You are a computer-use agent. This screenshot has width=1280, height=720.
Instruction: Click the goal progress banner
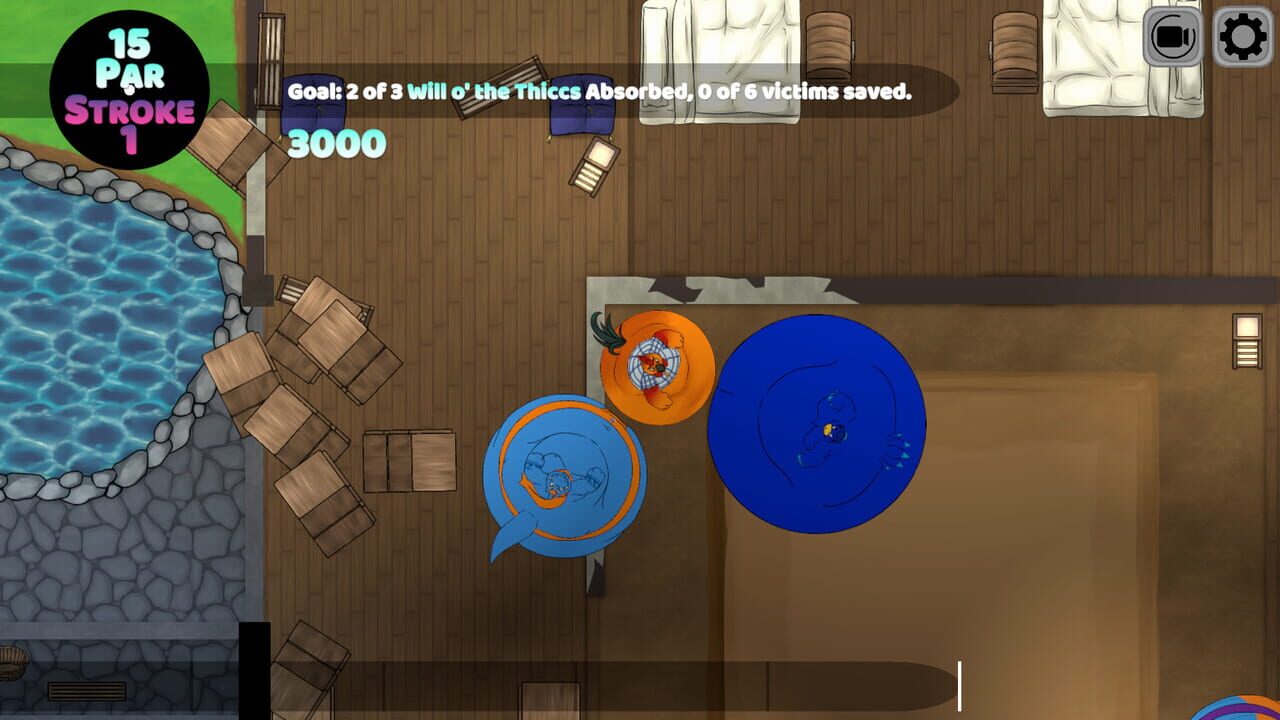(x=600, y=91)
